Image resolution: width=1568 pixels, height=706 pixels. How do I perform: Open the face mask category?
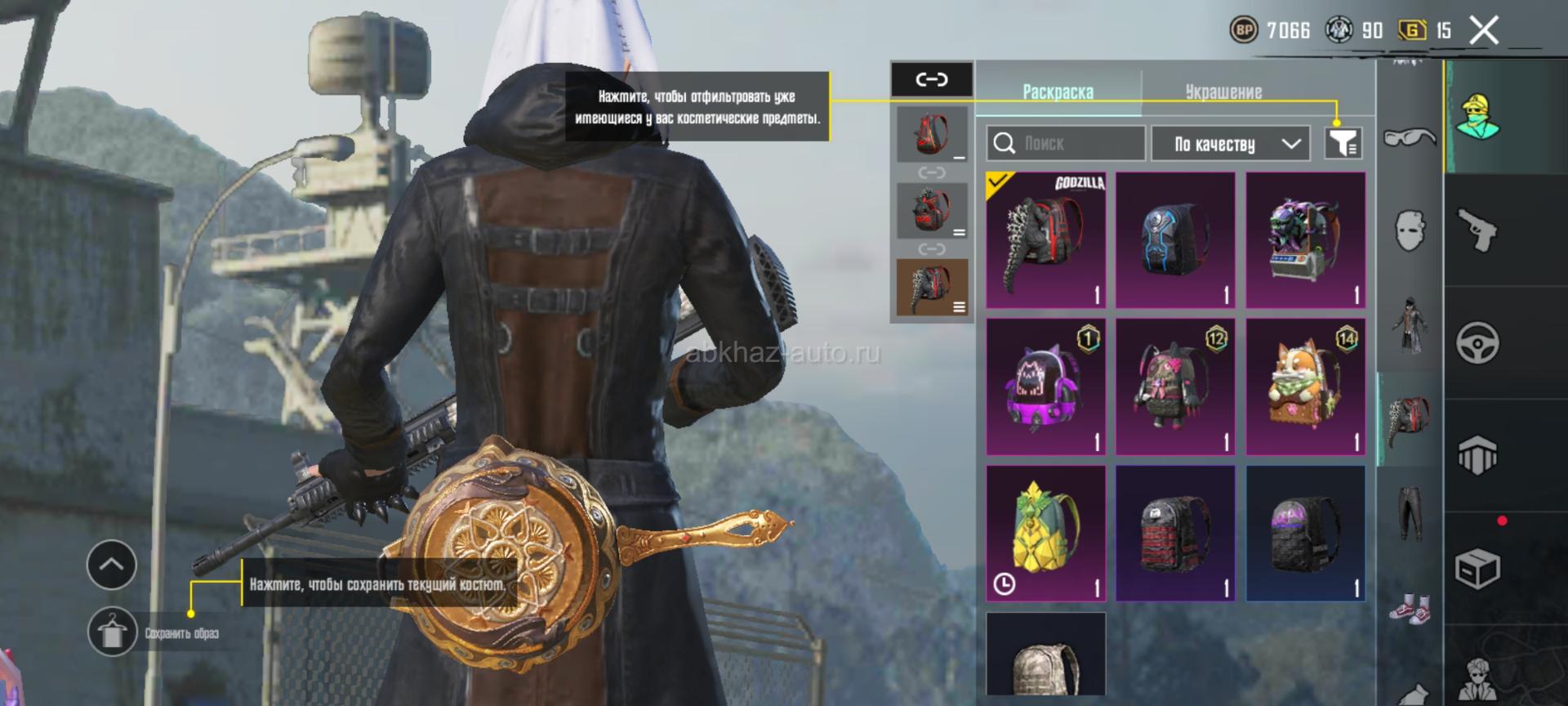pyautogui.click(x=1410, y=230)
